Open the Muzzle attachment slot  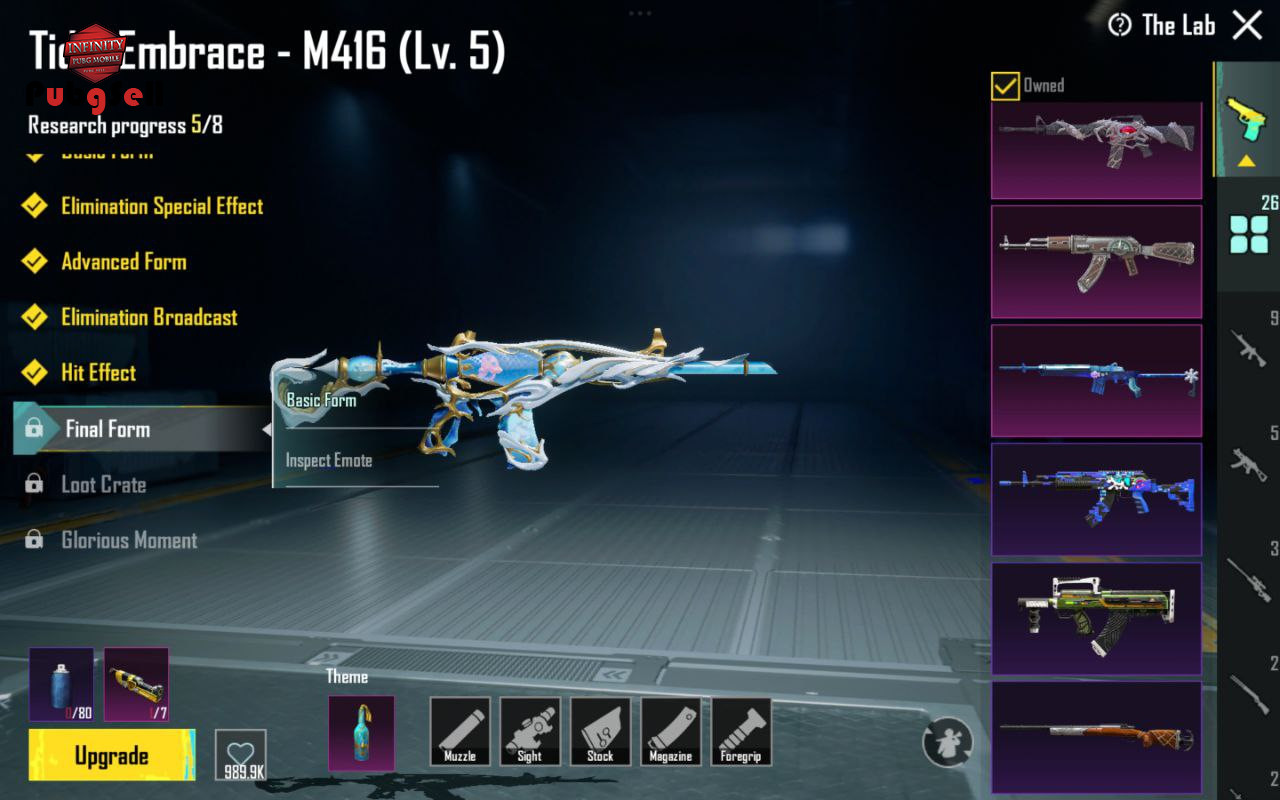(x=460, y=732)
